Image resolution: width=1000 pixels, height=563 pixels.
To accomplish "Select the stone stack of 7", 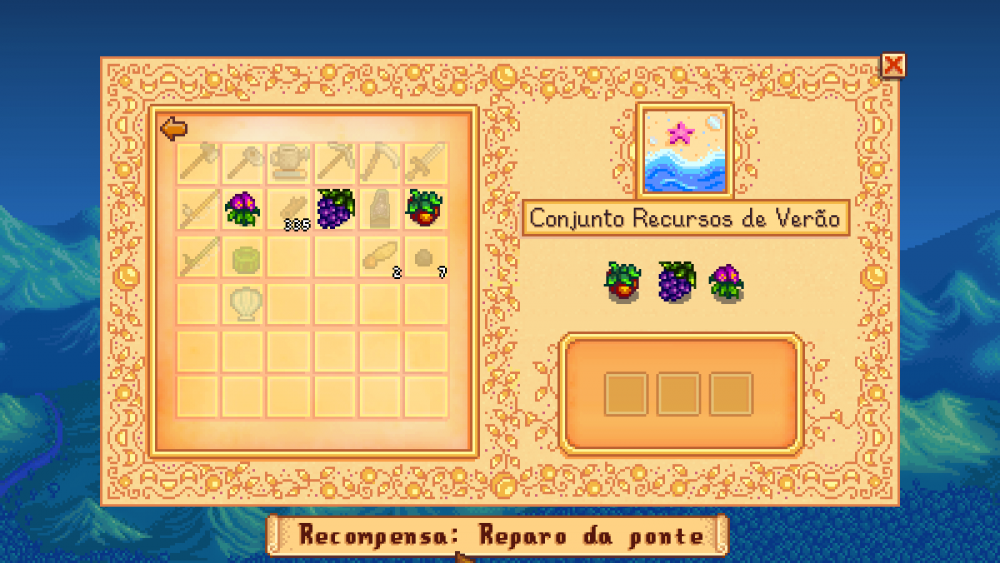I will [x=425, y=257].
